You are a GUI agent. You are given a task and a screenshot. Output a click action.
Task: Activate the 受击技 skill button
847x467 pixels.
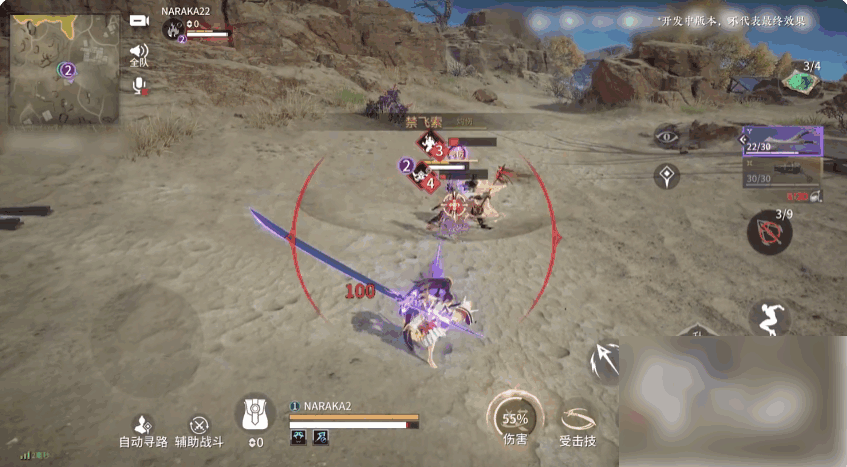577,420
